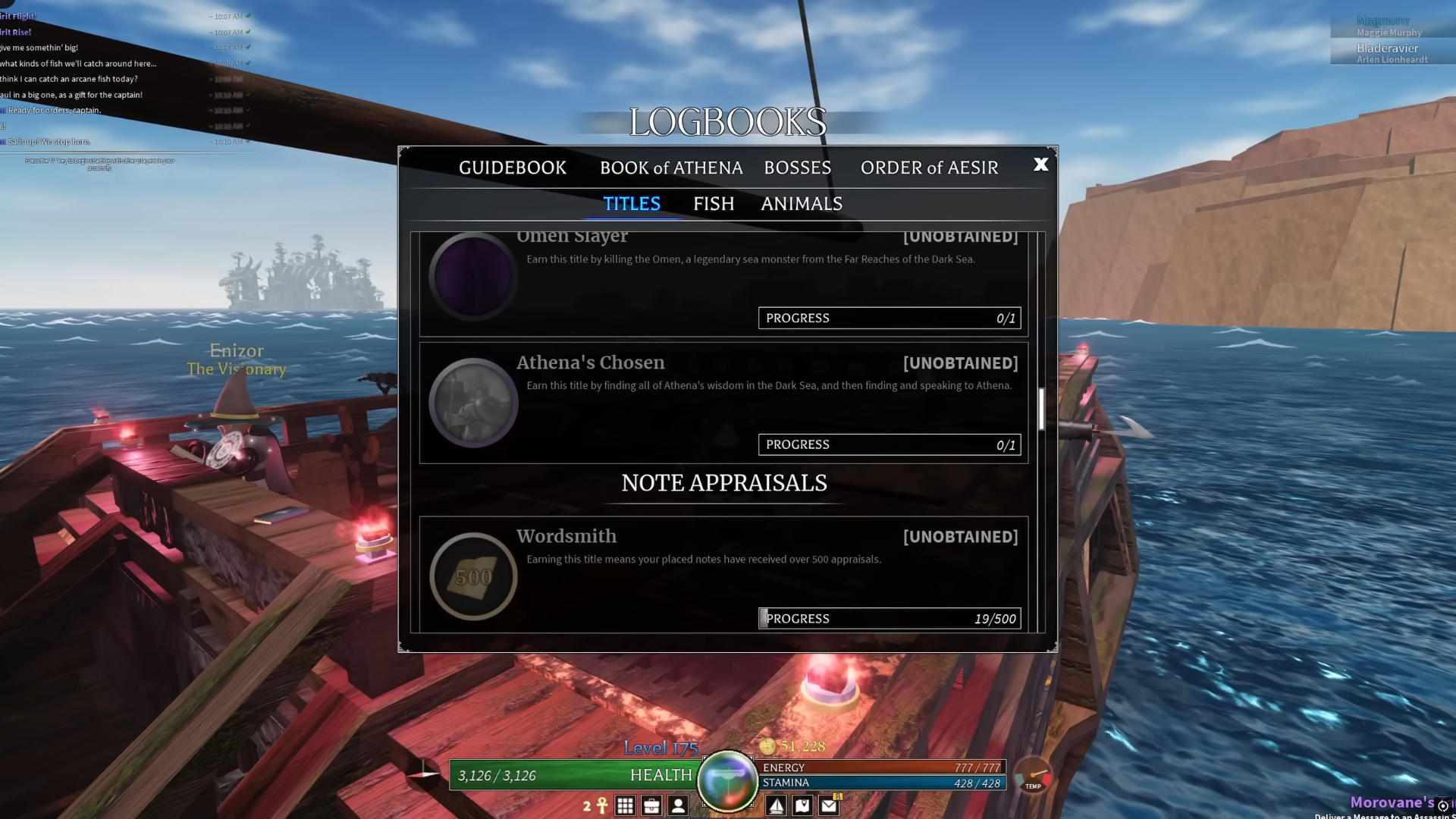
Task: Check the mail icon with unread notification
Action: click(x=828, y=805)
